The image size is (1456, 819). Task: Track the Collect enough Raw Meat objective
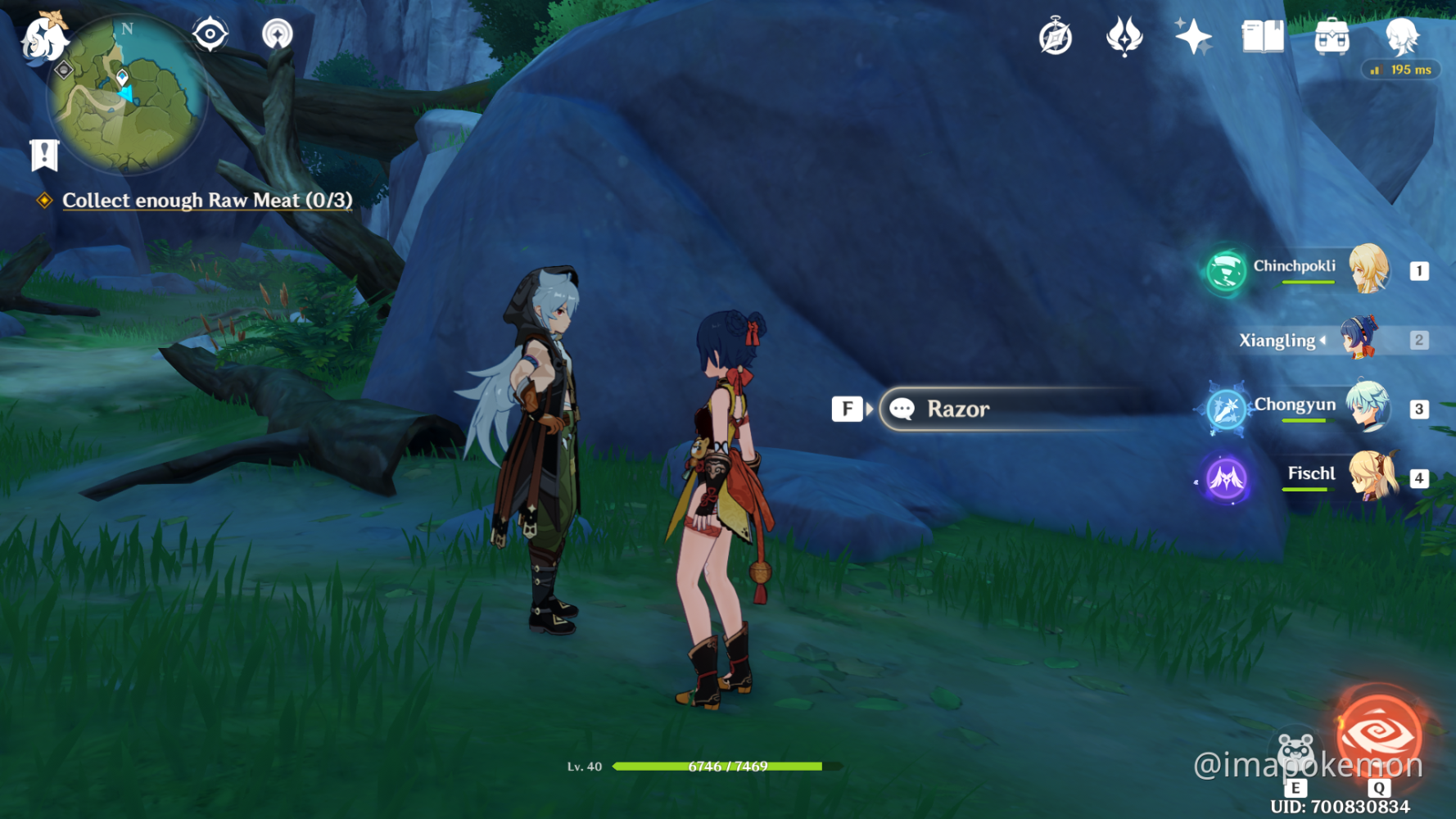tap(206, 201)
